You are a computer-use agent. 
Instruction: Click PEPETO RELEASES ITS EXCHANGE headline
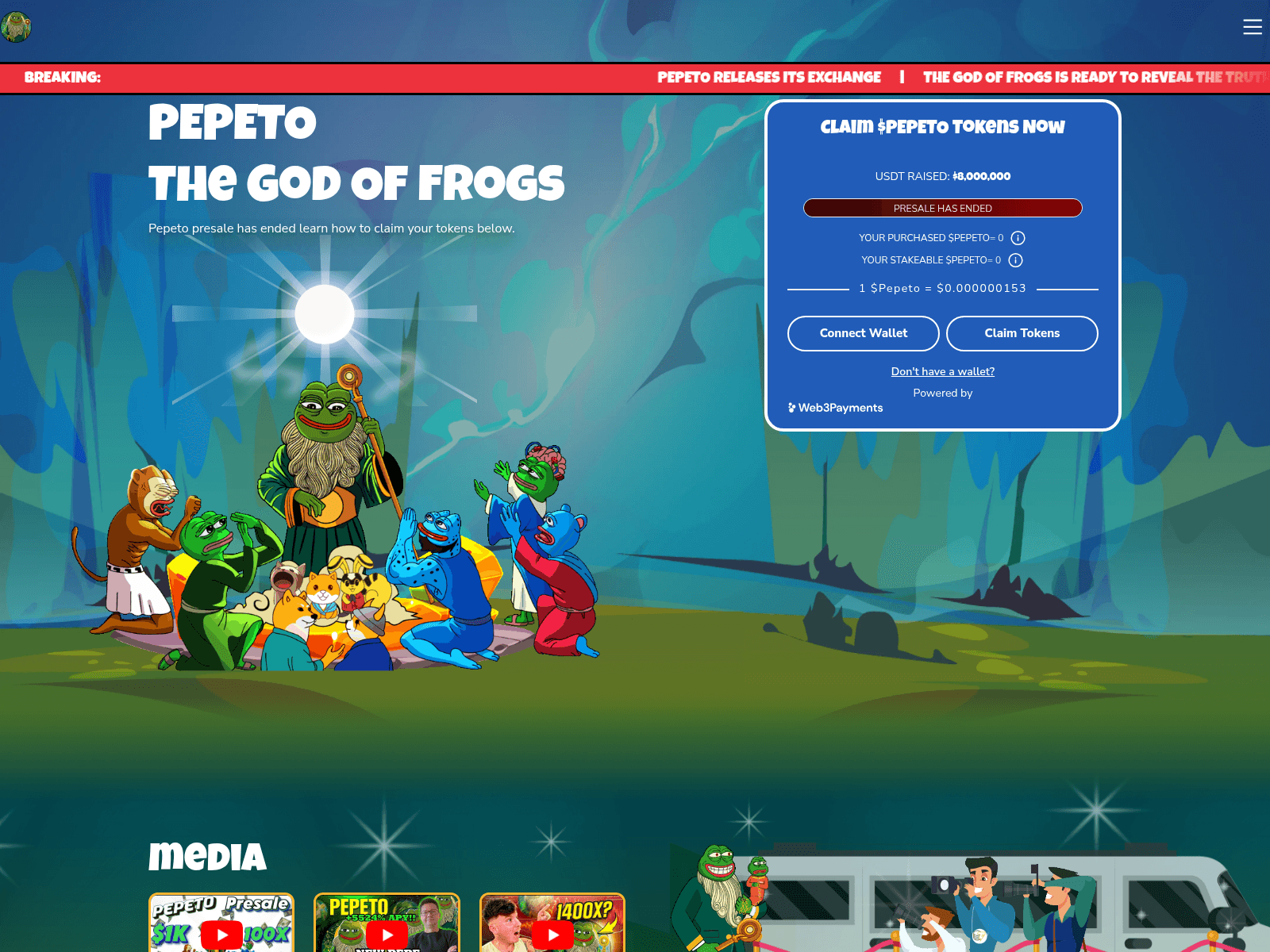point(768,77)
